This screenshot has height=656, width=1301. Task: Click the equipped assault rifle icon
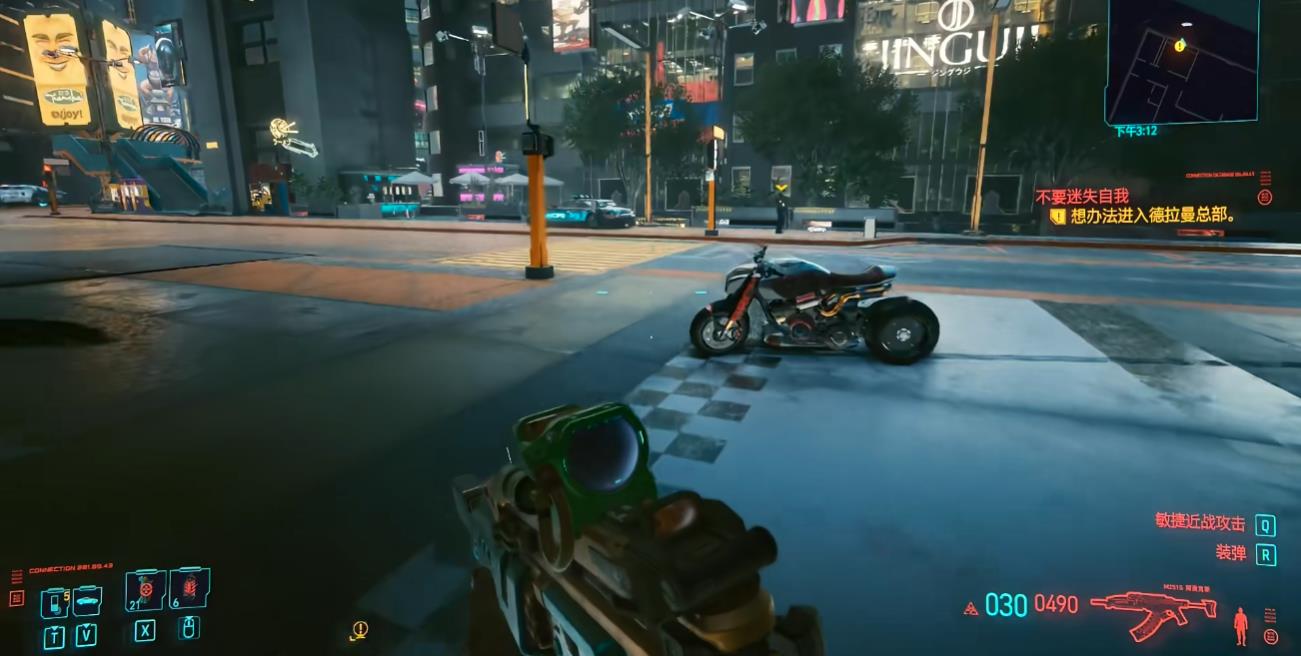[x=1151, y=609]
